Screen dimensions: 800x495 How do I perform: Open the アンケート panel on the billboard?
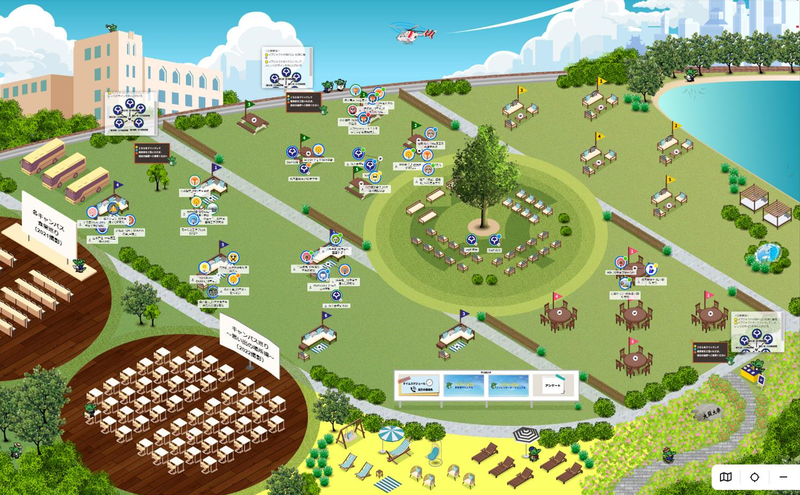tap(555, 383)
